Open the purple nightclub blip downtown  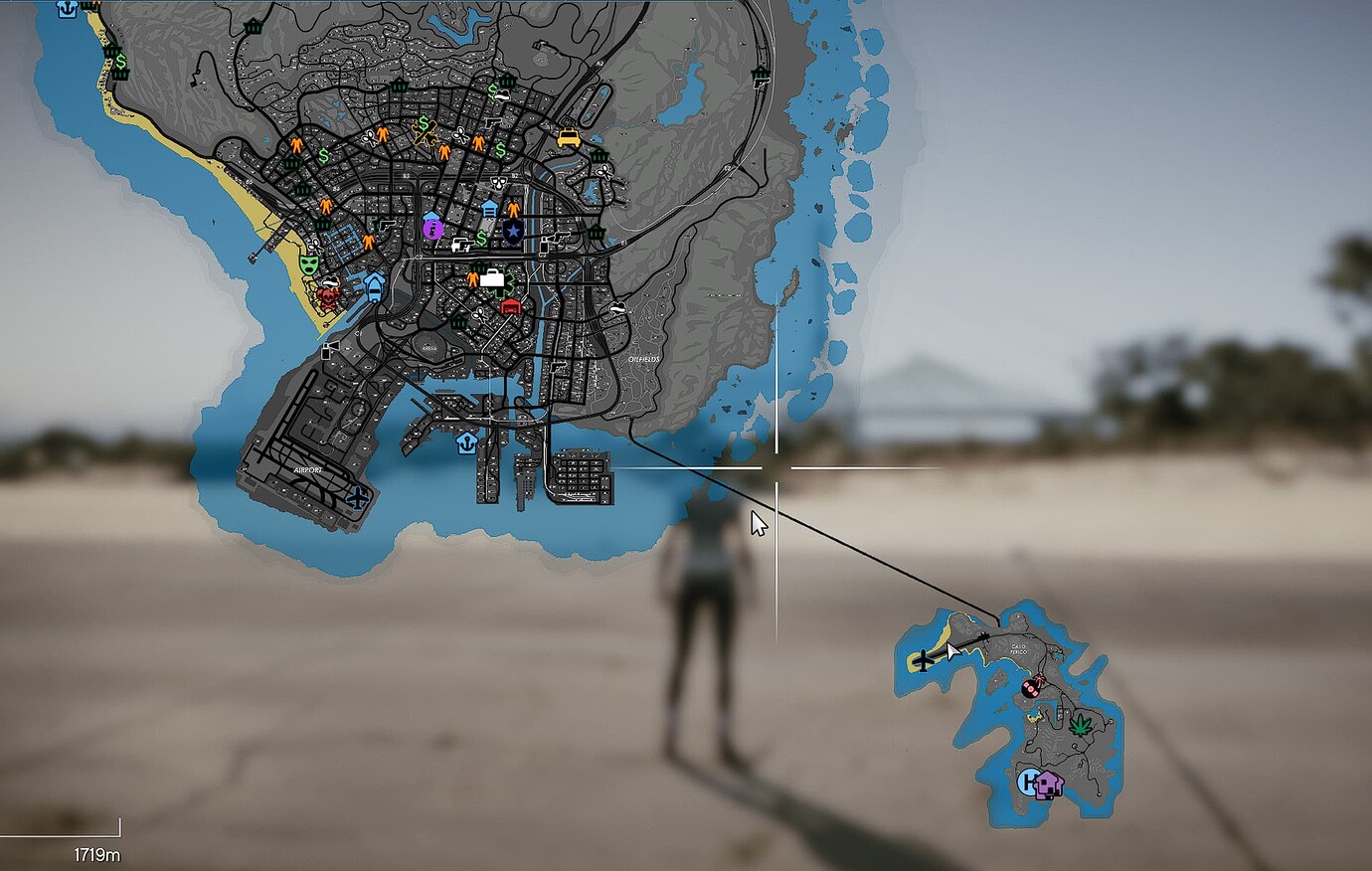tap(432, 229)
